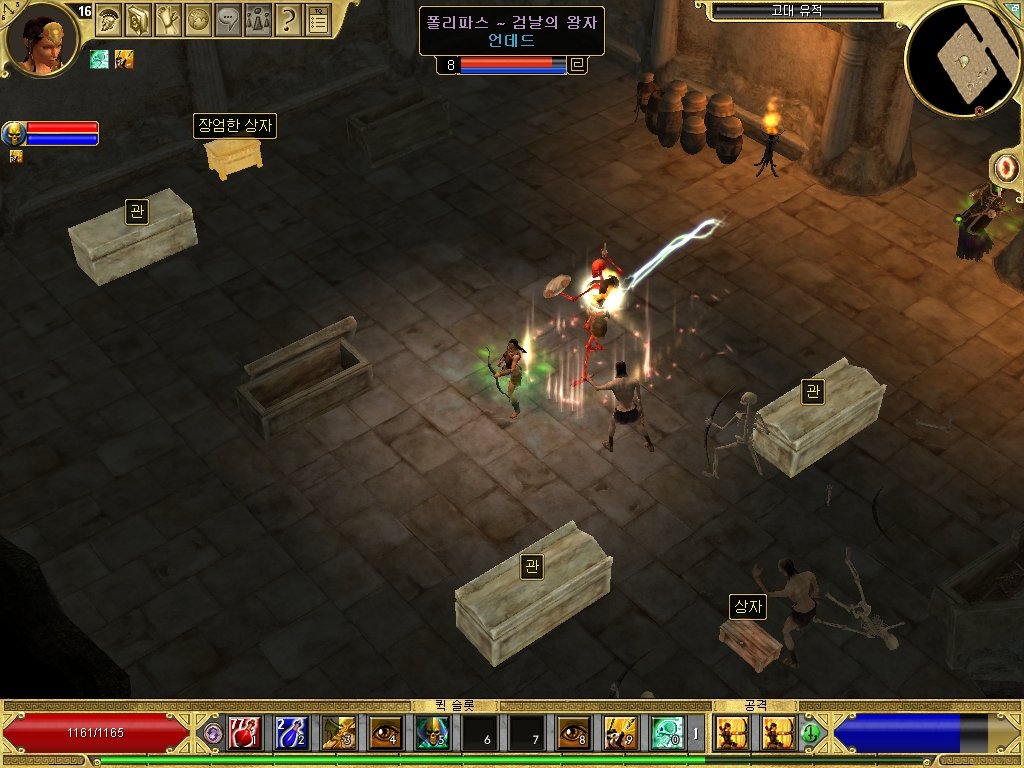This screenshot has height=768, width=1024.
Task: Open the TQ game menu list
Action: [318, 19]
